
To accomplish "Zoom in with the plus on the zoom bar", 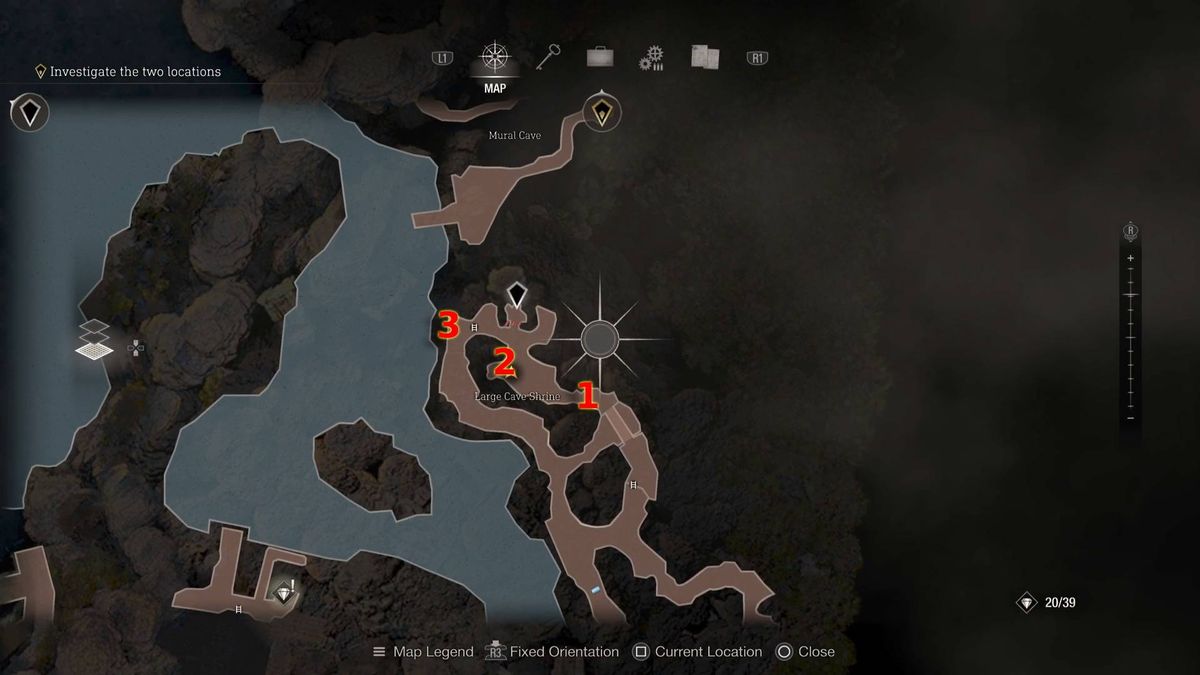I will tap(1131, 258).
